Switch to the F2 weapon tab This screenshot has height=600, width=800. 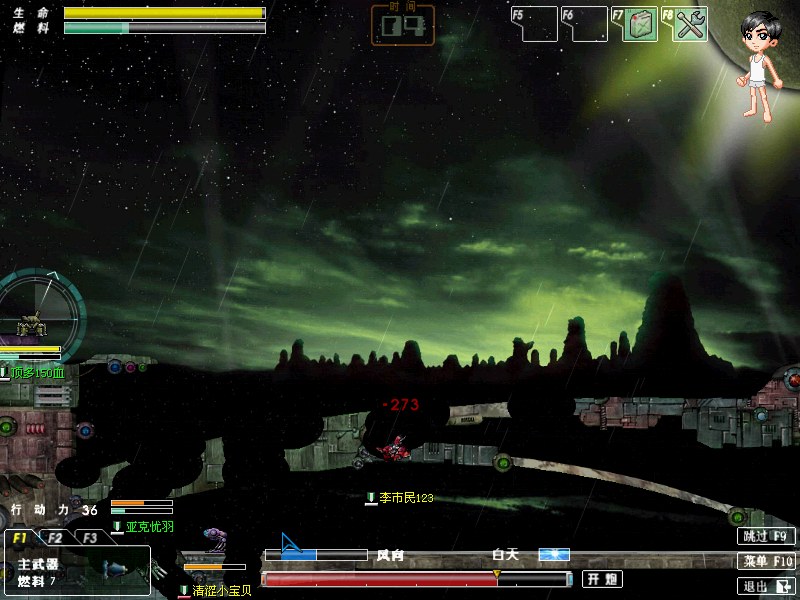point(57,537)
